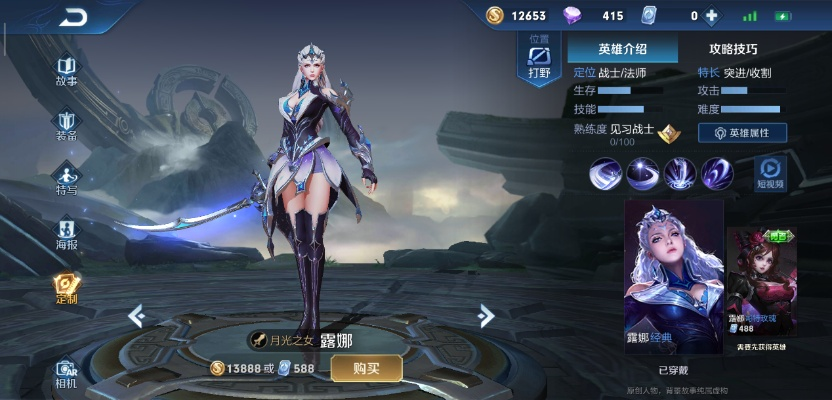Go back using the top-left return arrow

pos(72,17)
